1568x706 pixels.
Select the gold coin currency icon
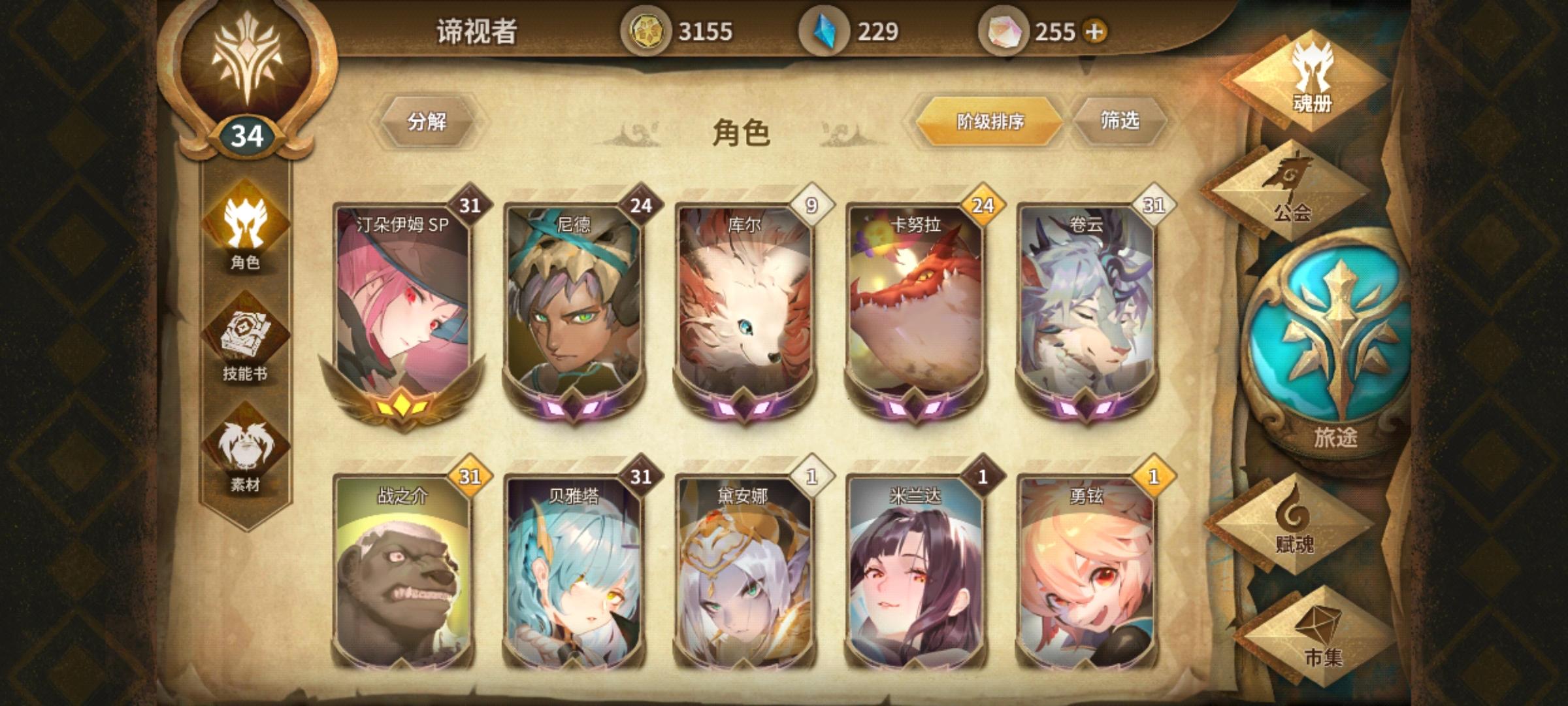pos(647,29)
